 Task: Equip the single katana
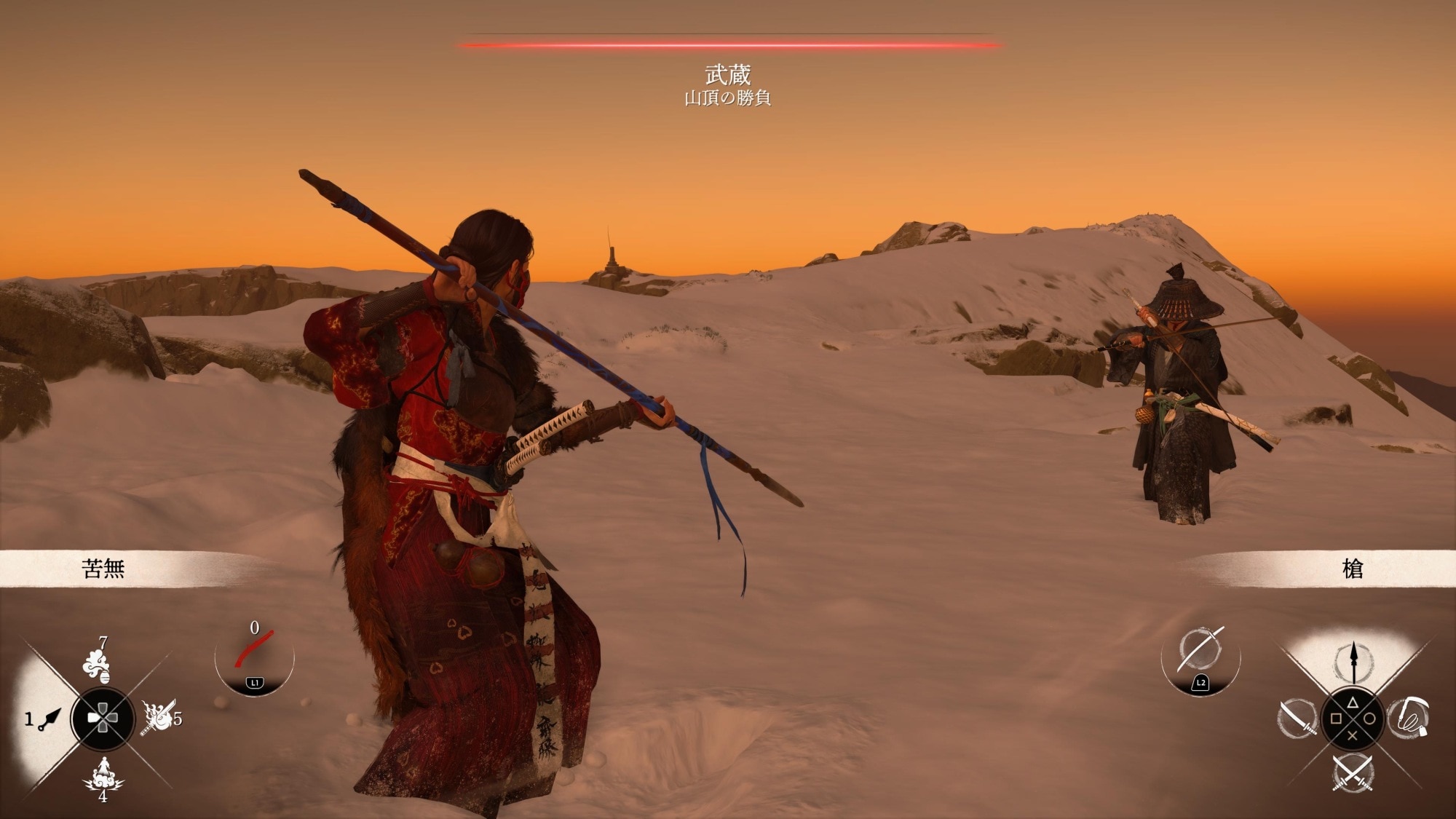(x=1297, y=717)
